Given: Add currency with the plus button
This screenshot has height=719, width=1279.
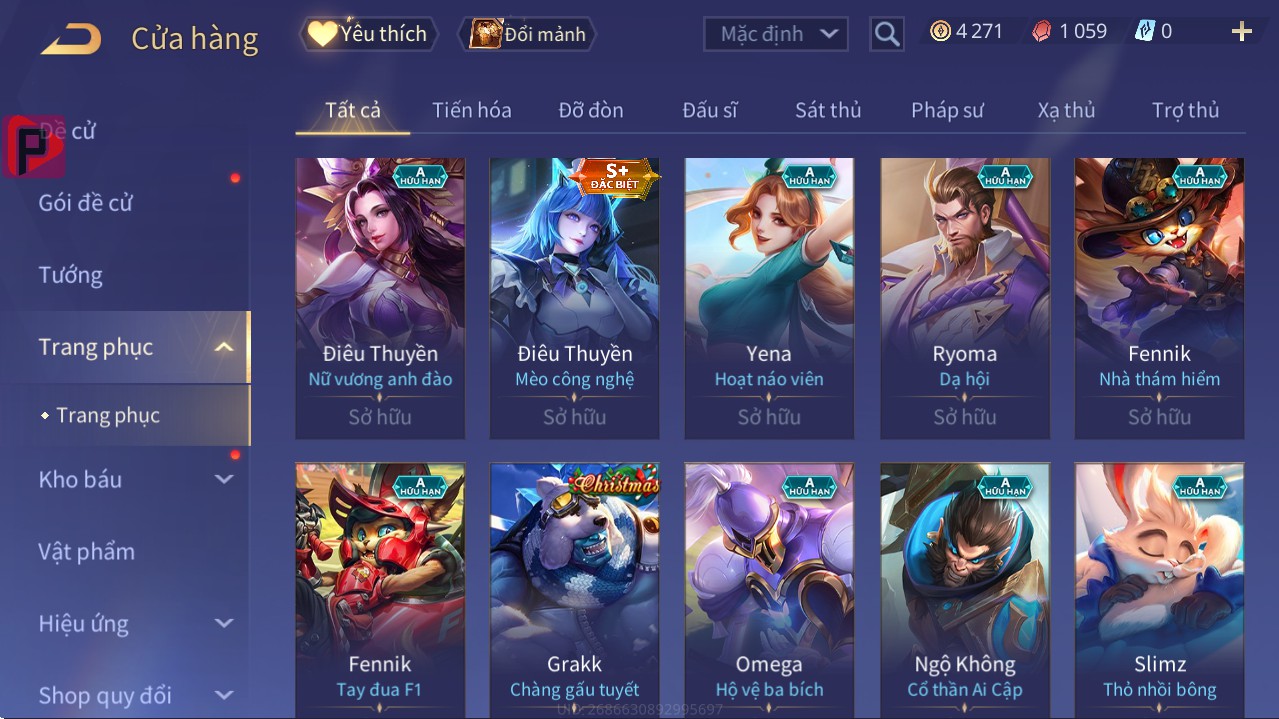Looking at the screenshot, I should [x=1241, y=32].
